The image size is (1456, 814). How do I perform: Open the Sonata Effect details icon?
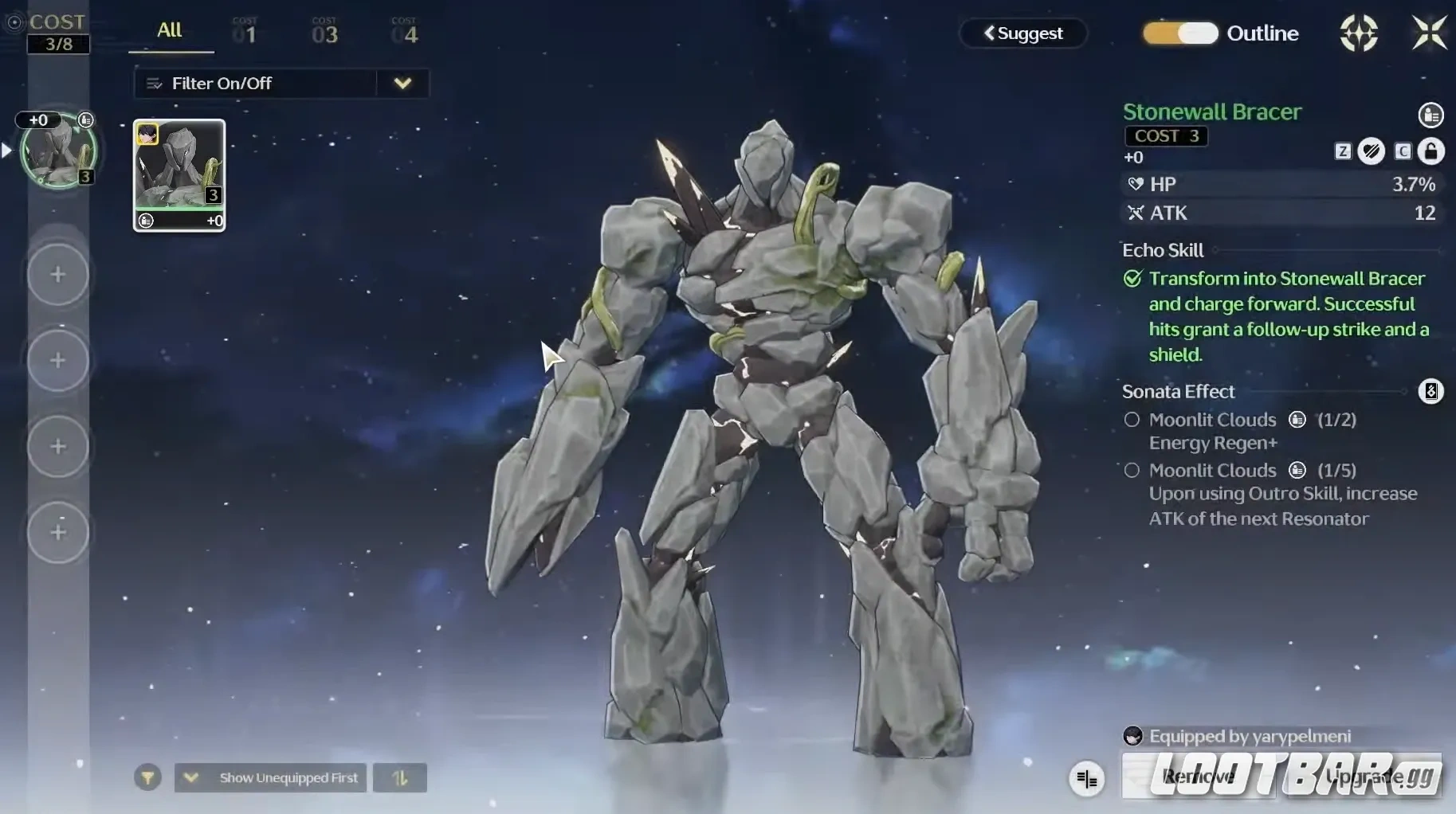[1430, 391]
